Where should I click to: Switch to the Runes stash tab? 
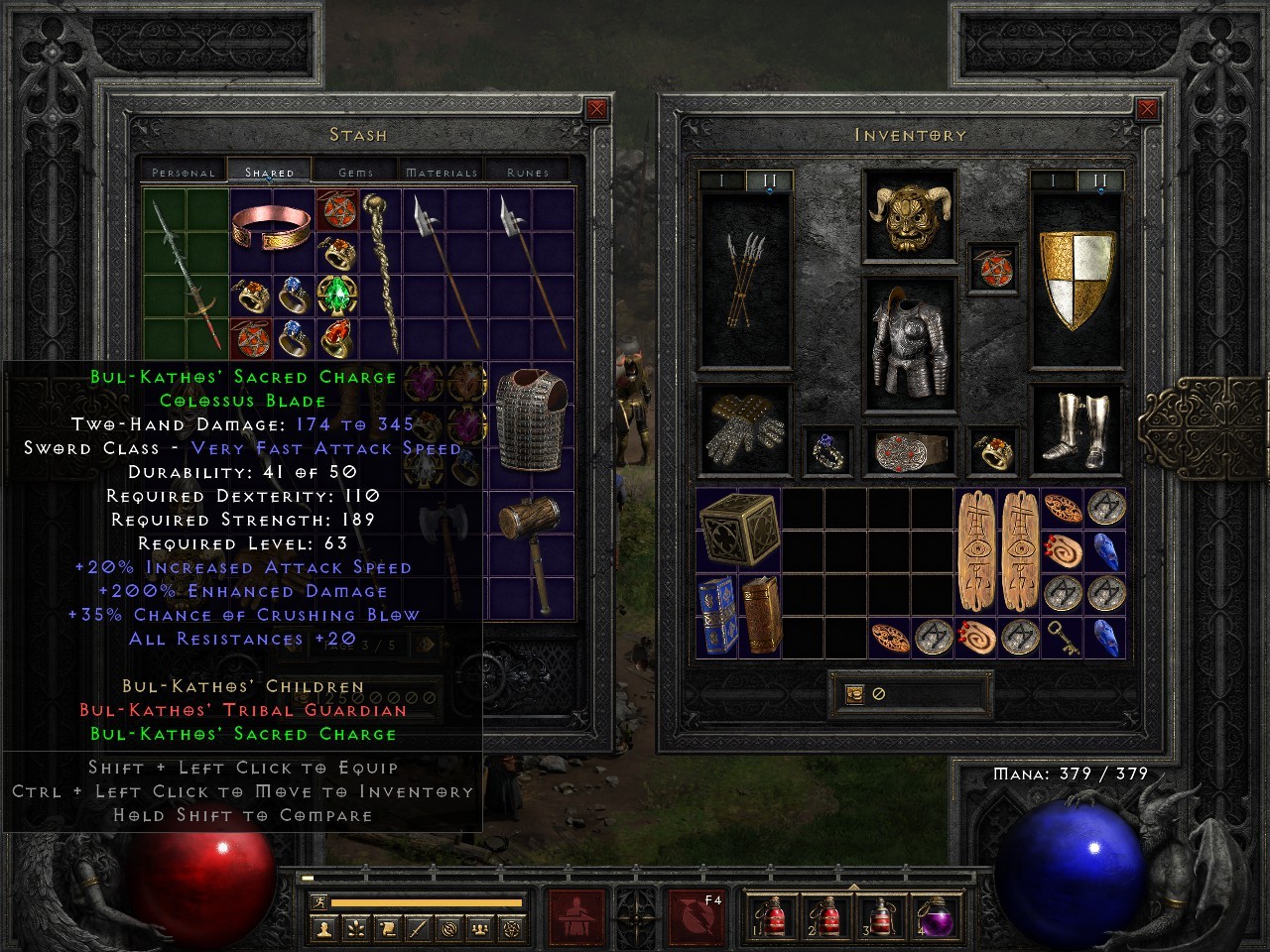click(x=528, y=171)
